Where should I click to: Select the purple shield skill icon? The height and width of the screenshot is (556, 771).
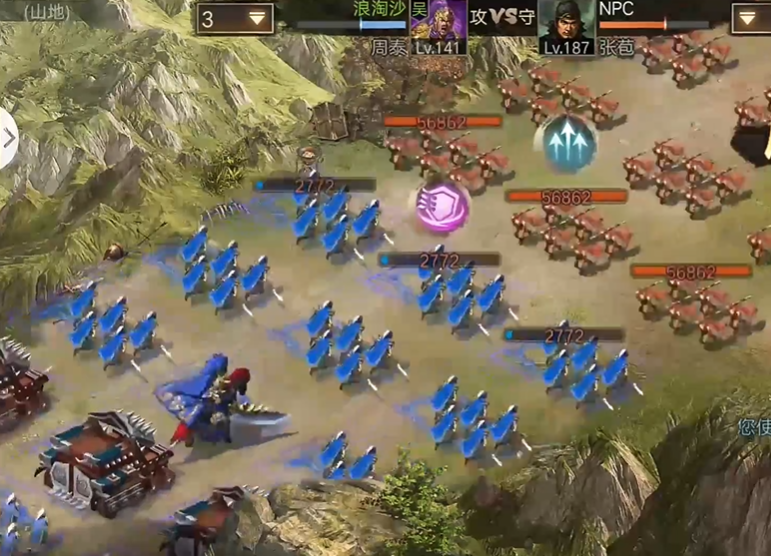pyautogui.click(x=442, y=207)
